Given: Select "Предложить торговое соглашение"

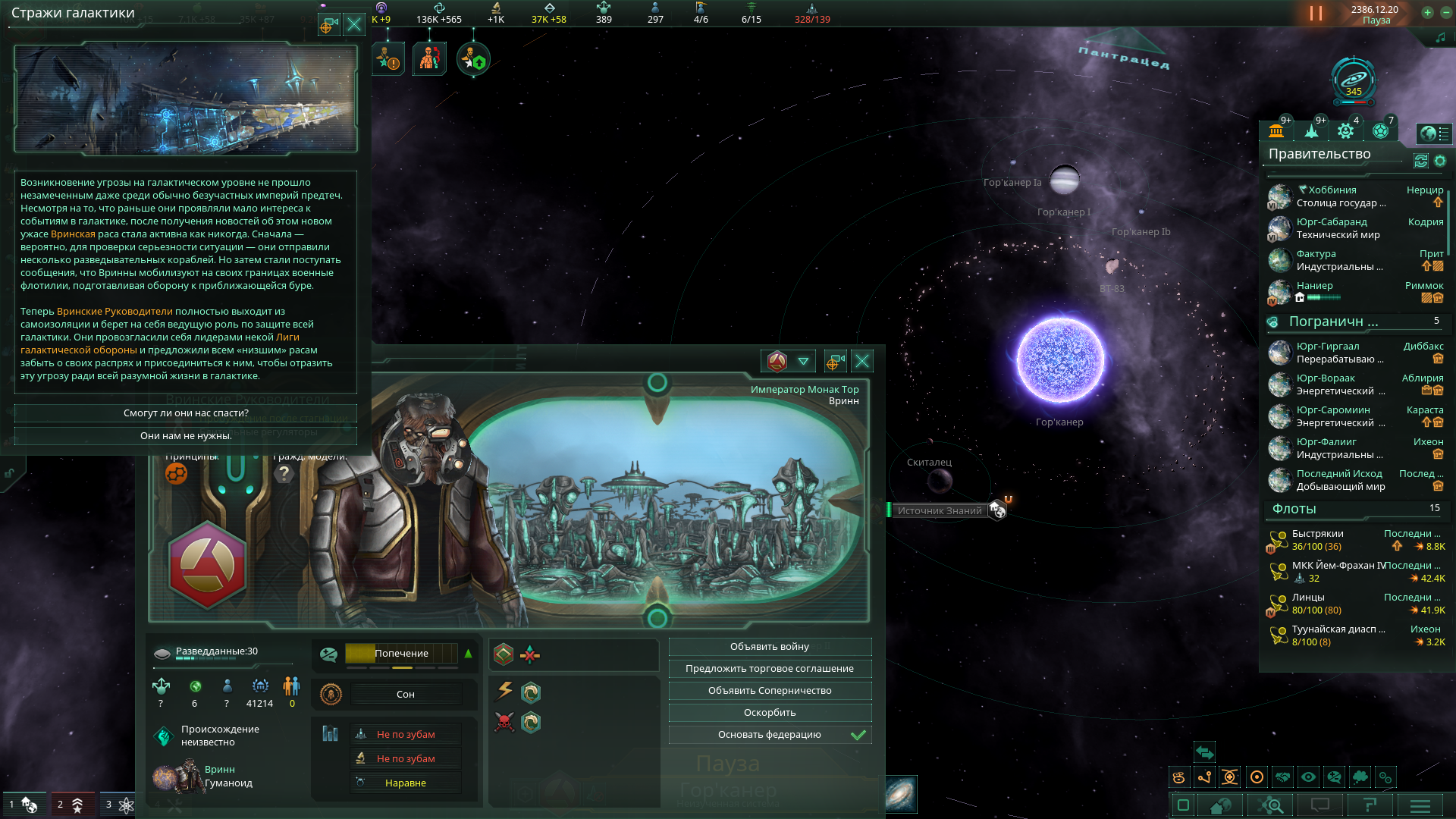Looking at the screenshot, I should tap(770, 669).
